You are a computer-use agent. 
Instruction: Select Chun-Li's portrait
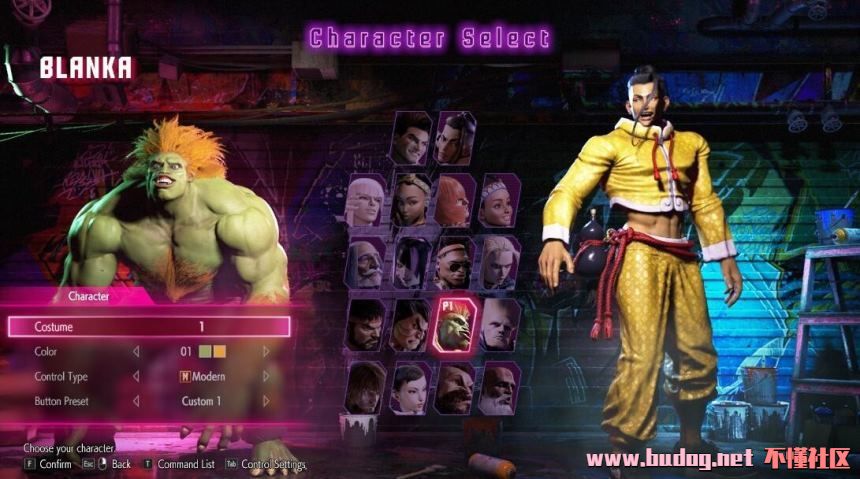[411, 387]
